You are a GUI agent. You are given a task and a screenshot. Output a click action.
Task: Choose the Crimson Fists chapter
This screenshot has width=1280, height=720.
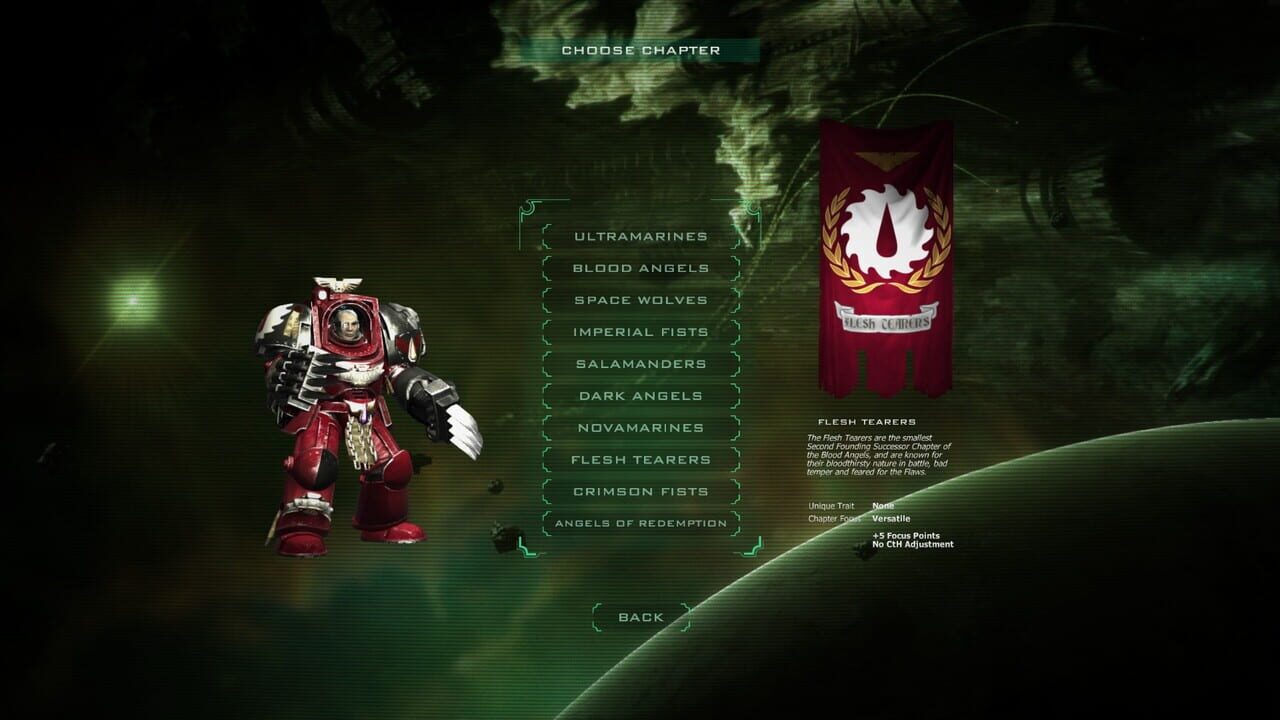point(640,491)
